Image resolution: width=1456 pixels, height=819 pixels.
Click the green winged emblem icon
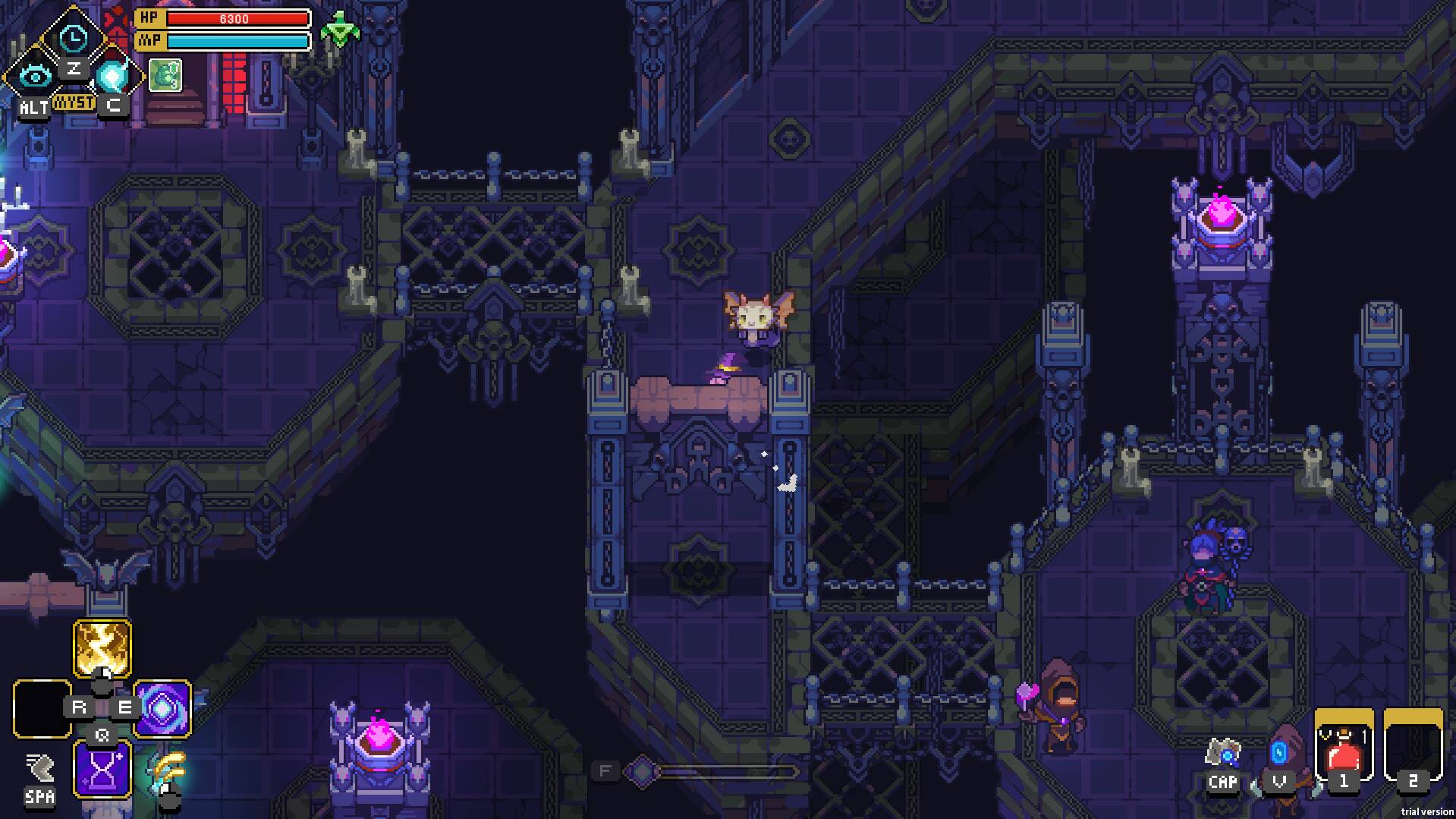[x=339, y=31]
